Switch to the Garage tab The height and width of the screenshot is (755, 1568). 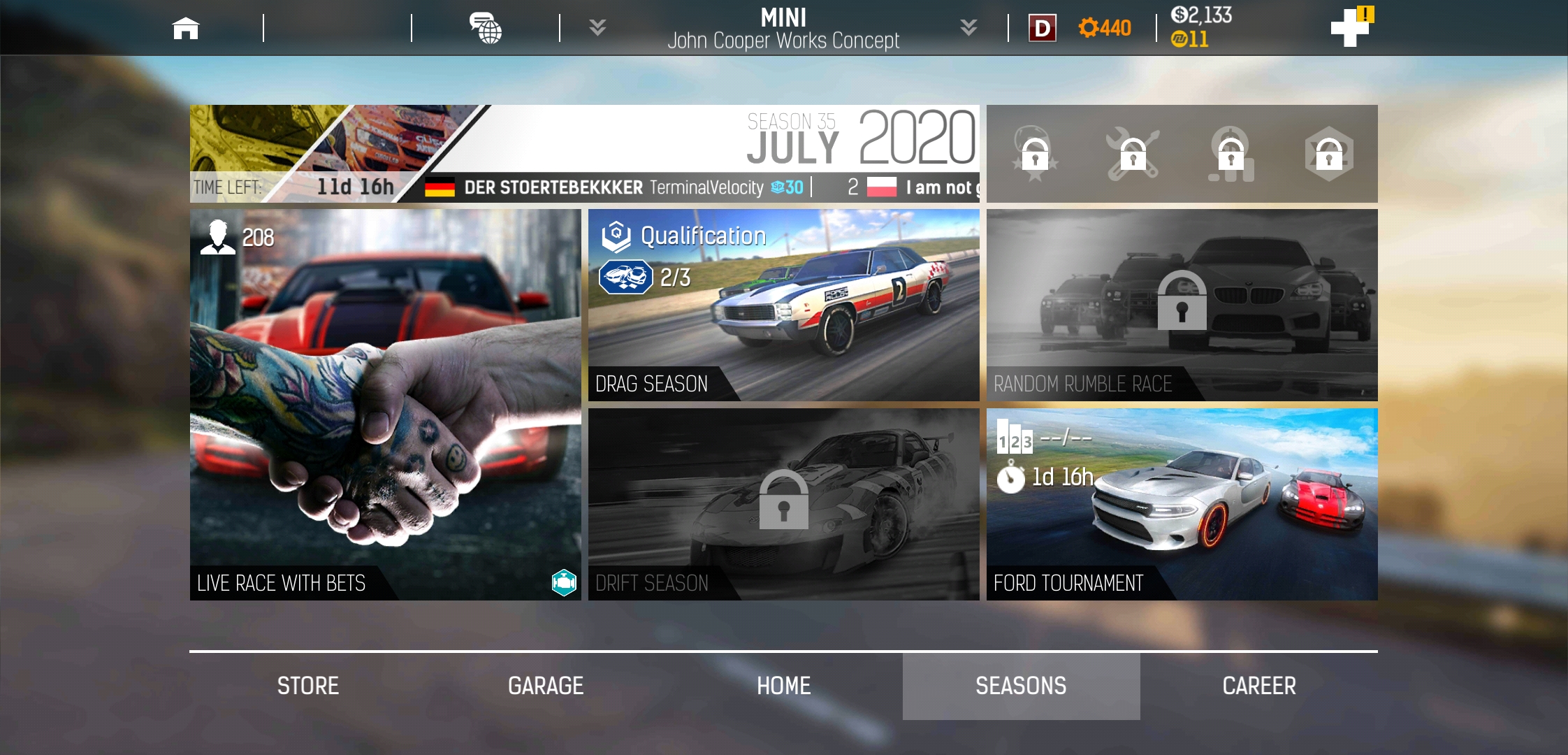(x=546, y=686)
